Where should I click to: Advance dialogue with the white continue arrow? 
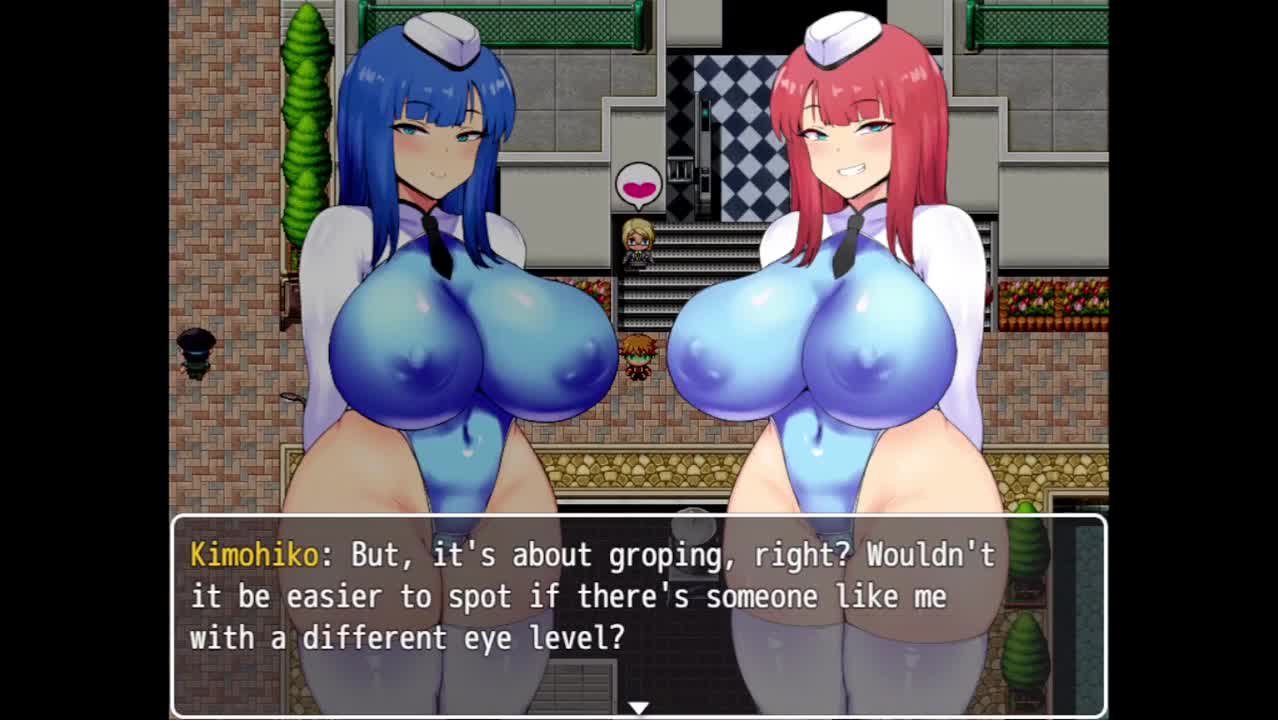coord(638,708)
